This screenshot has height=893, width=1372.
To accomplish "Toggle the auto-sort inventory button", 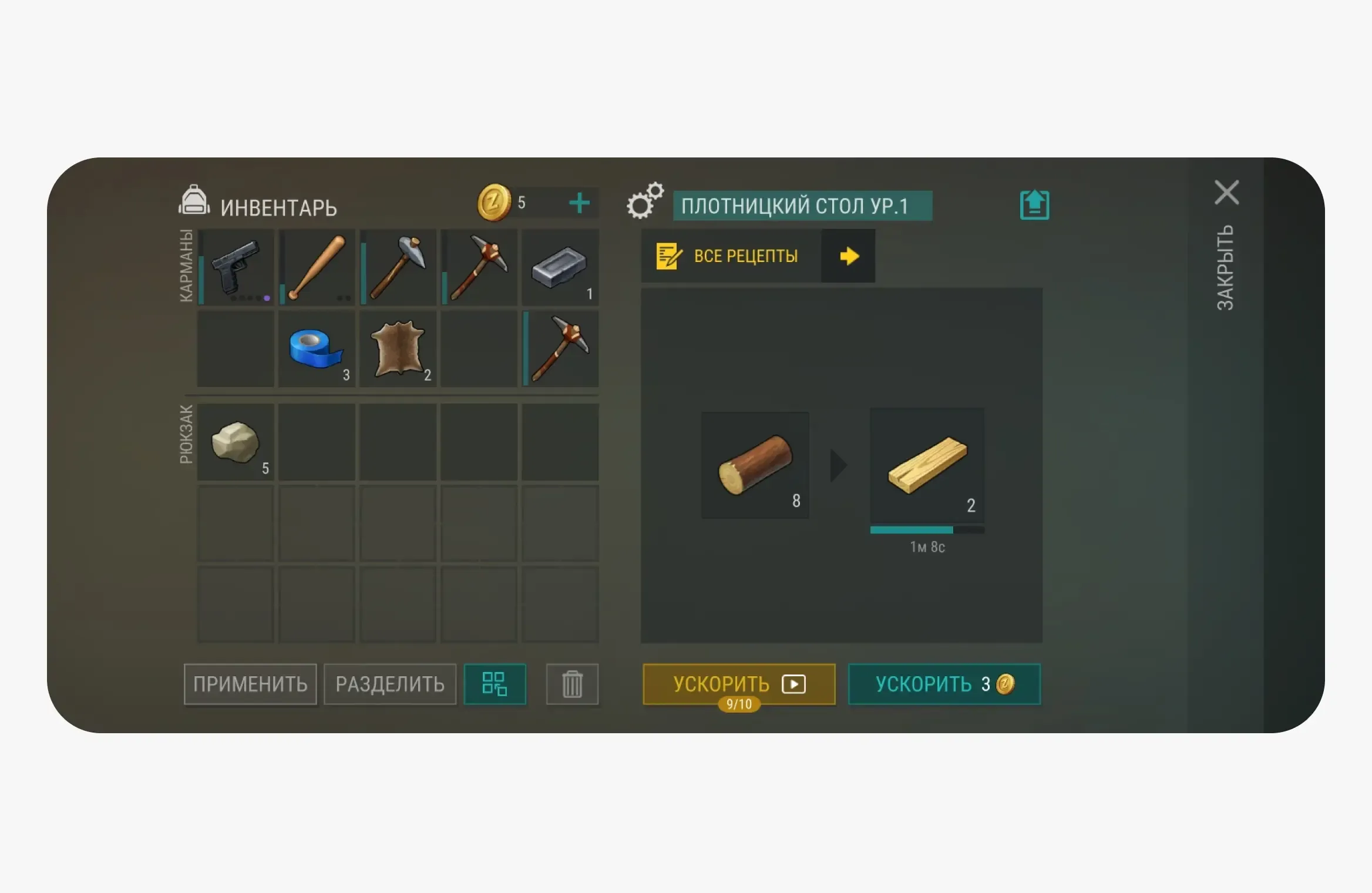I will click(495, 684).
